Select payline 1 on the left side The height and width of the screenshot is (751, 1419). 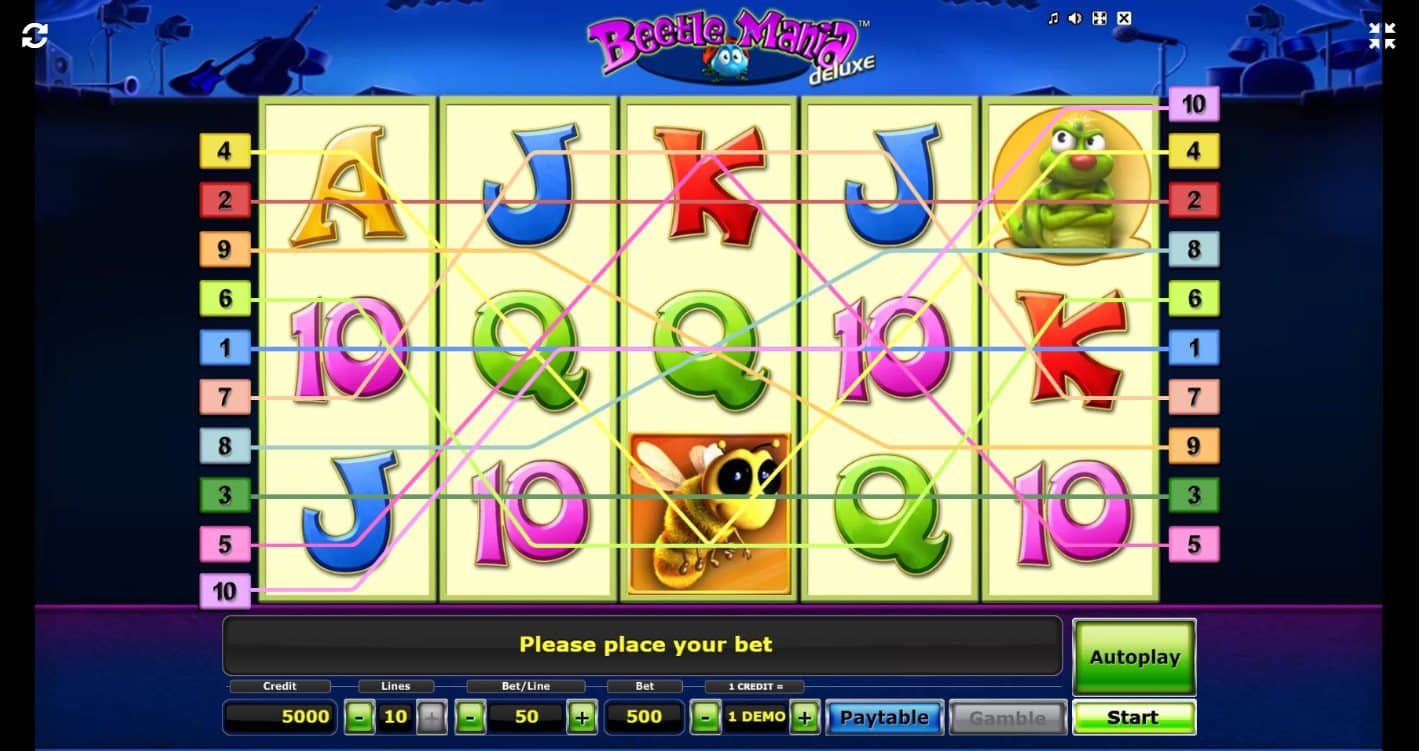click(225, 347)
